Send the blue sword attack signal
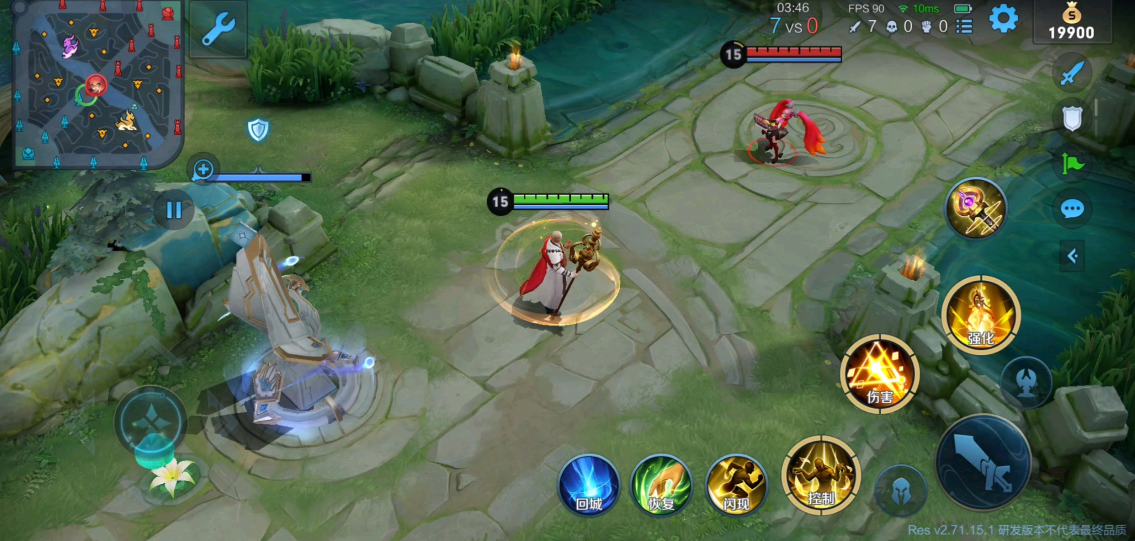The height and width of the screenshot is (541, 1135). click(x=1072, y=72)
